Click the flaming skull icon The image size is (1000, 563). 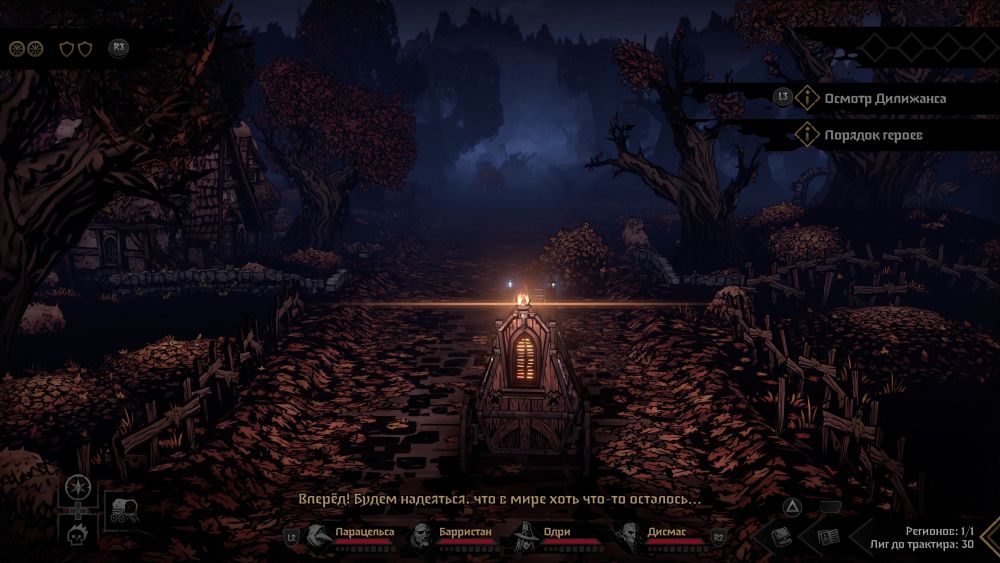coord(79,537)
